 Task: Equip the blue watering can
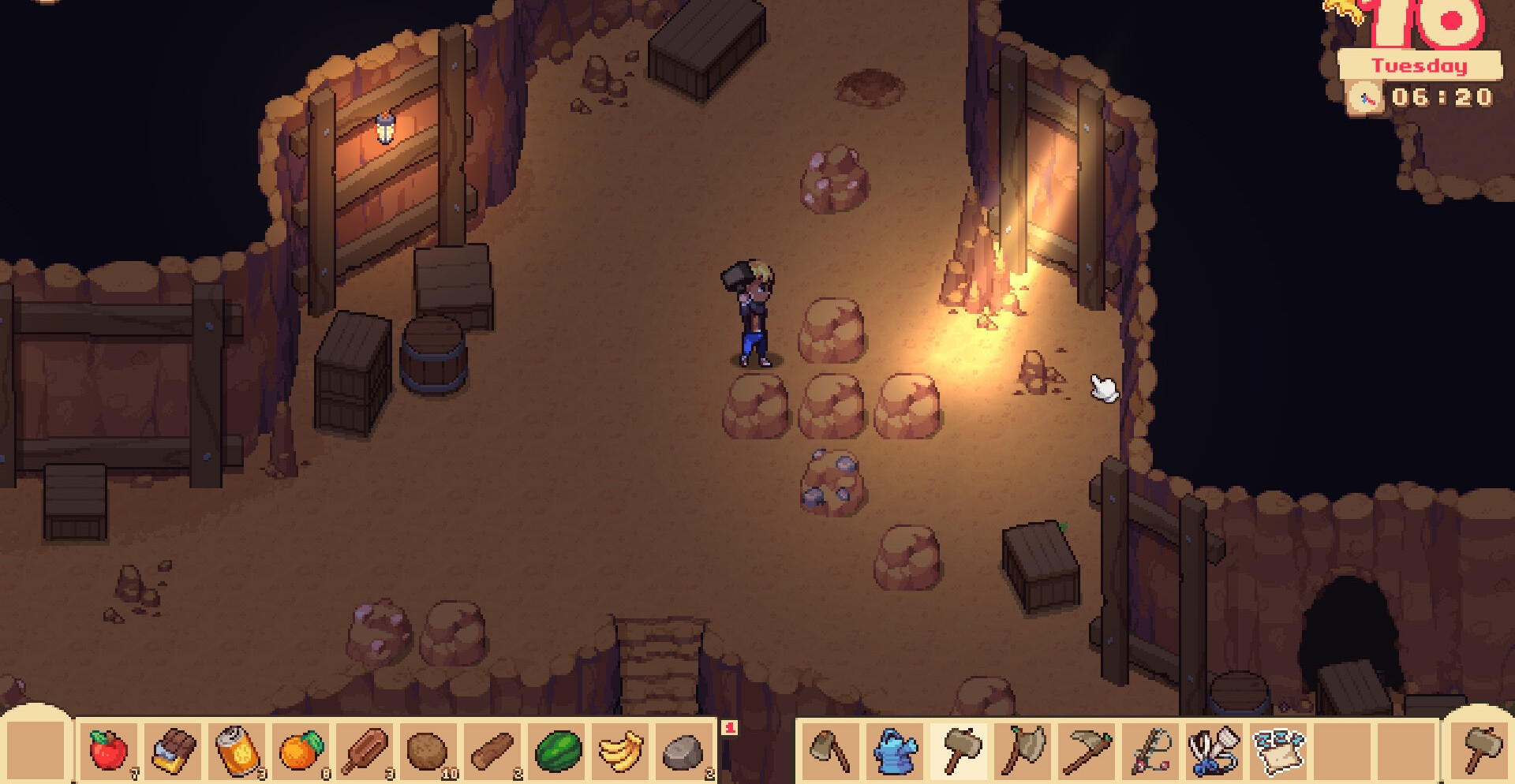pos(896,750)
